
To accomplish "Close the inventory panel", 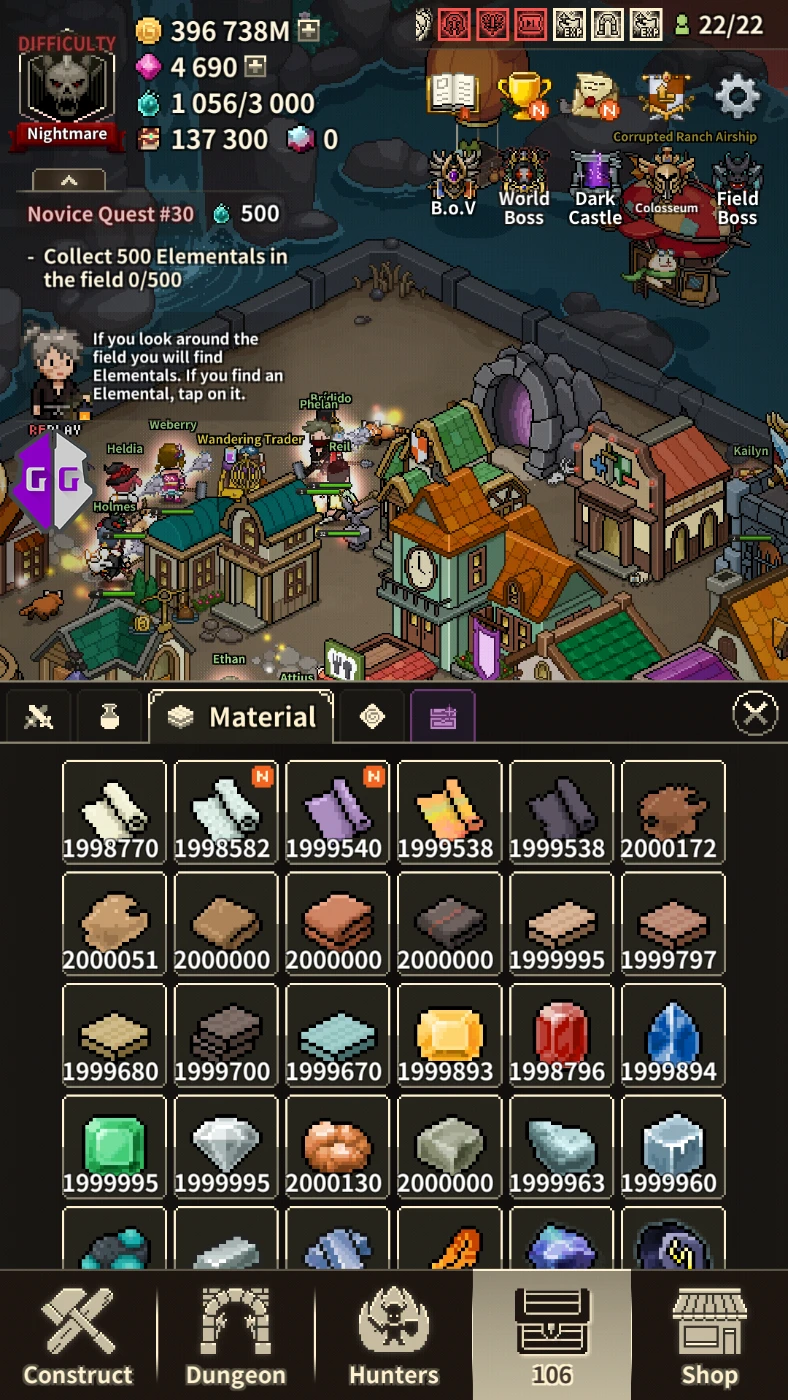I will [x=755, y=714].
